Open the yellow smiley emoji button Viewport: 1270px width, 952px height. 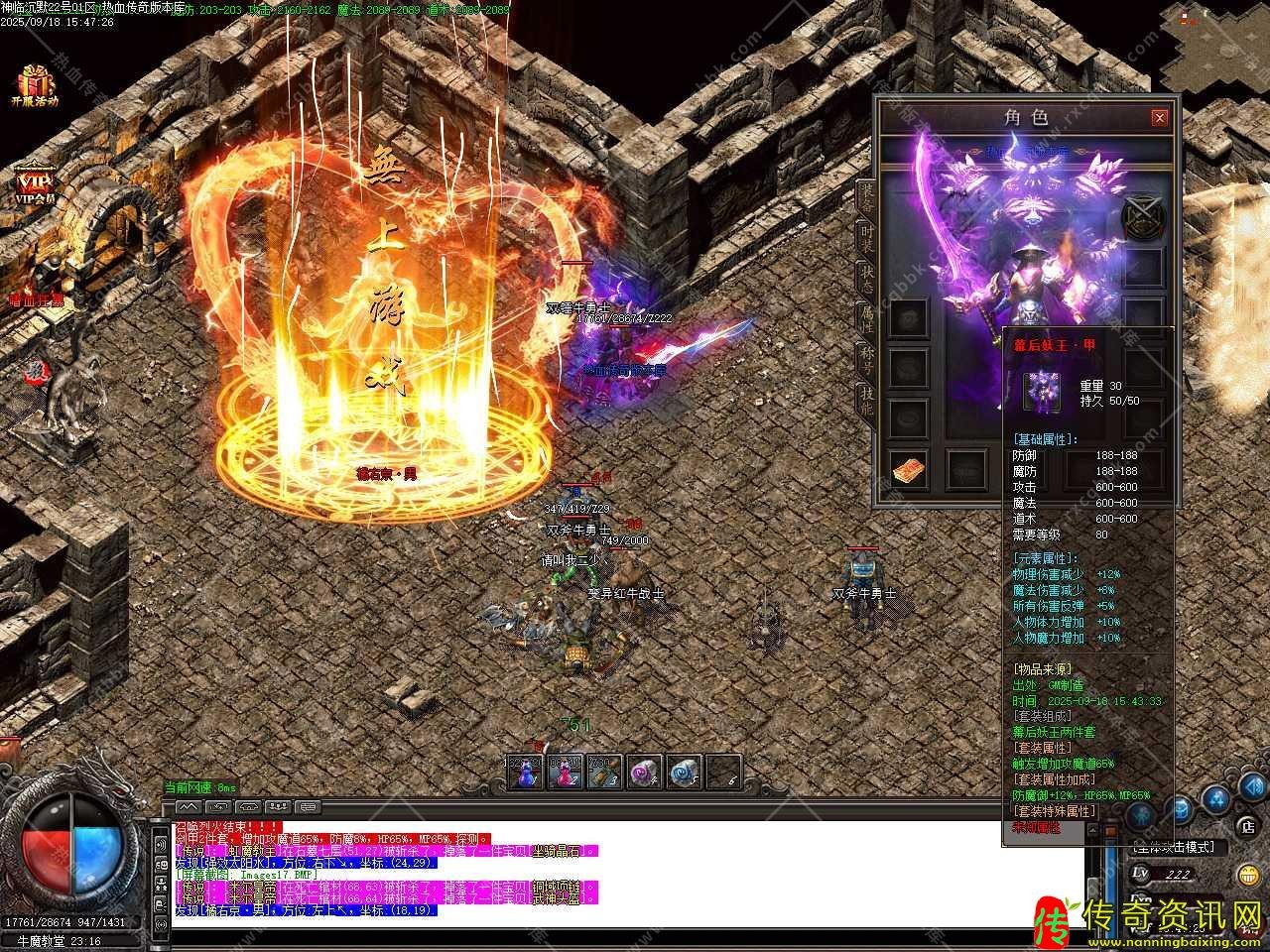pyautogui.click(x=1247, y=874)
